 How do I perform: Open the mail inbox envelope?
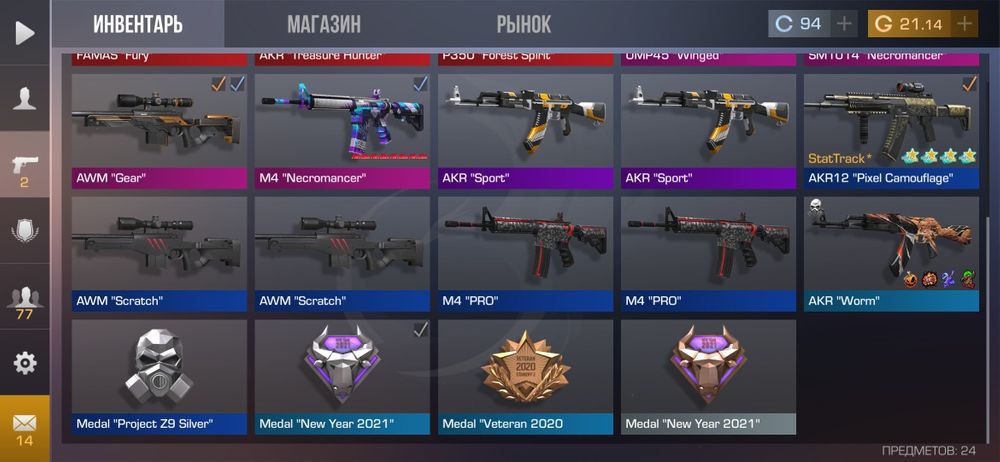coord(24,427)
